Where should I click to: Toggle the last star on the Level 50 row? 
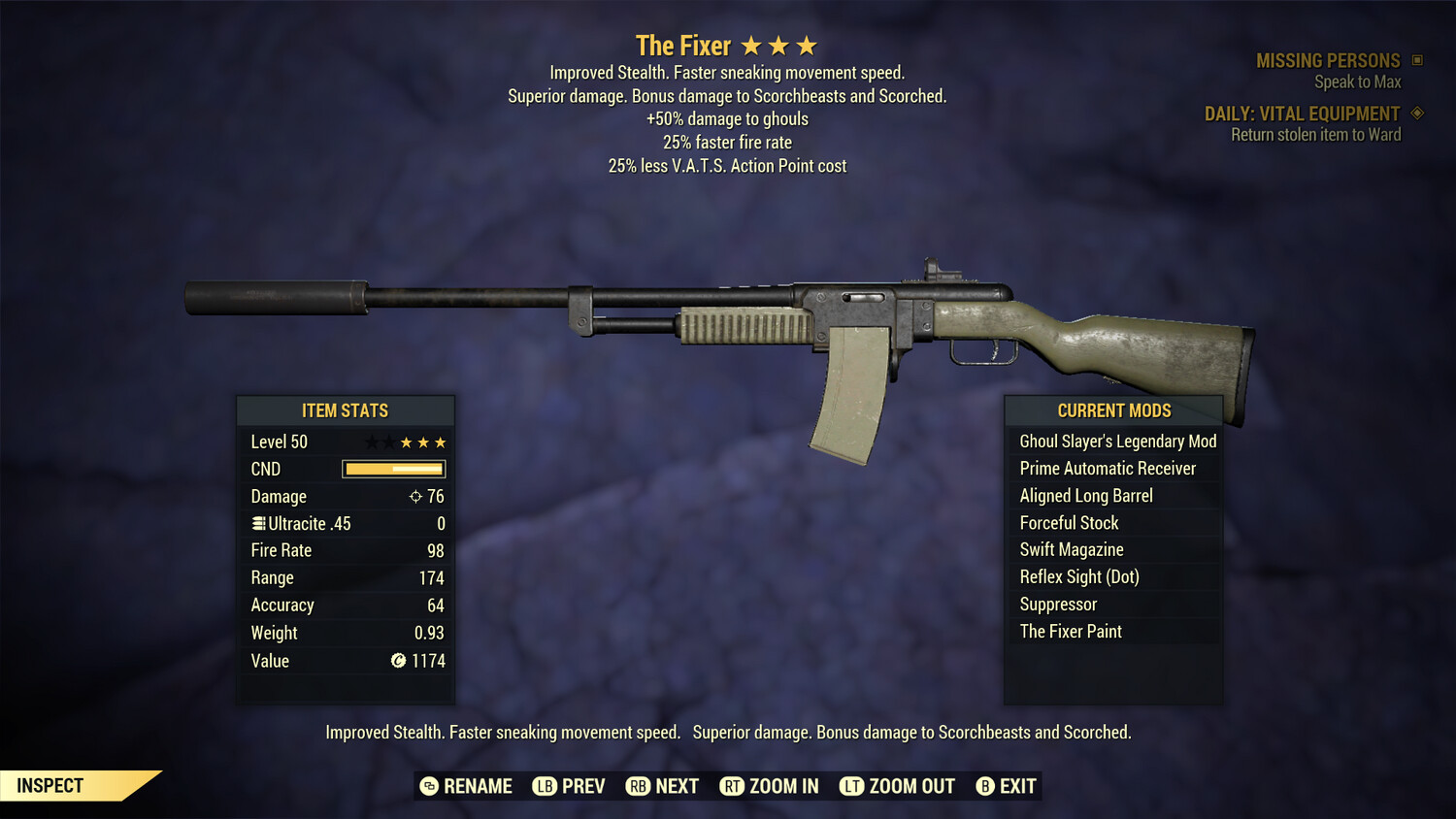[x=442, y=442]
